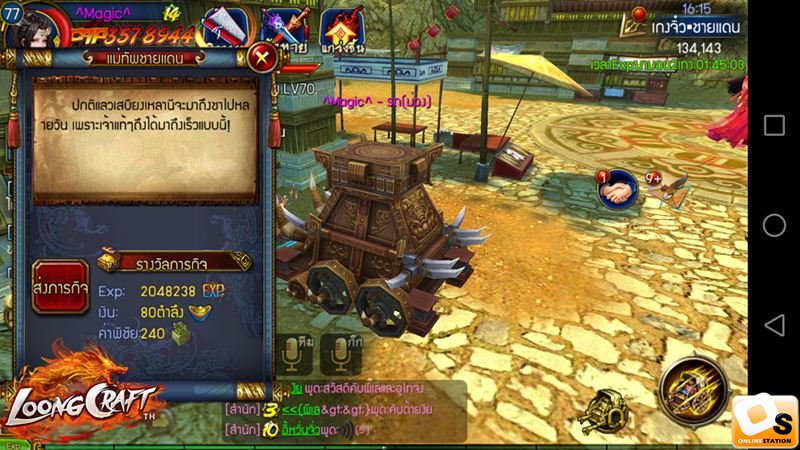
Task: Click the red ส่งภารกิจ submit quest button
Action: pyautogui.click(x=61, y=287)
